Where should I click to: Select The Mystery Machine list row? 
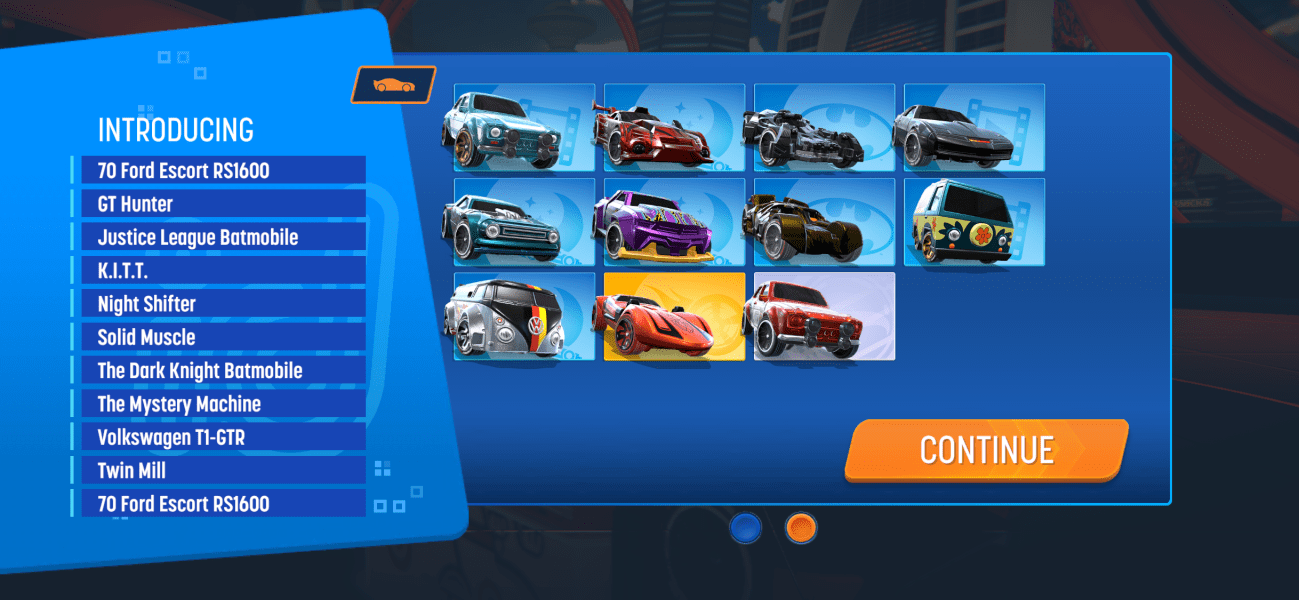click(218, 404)
